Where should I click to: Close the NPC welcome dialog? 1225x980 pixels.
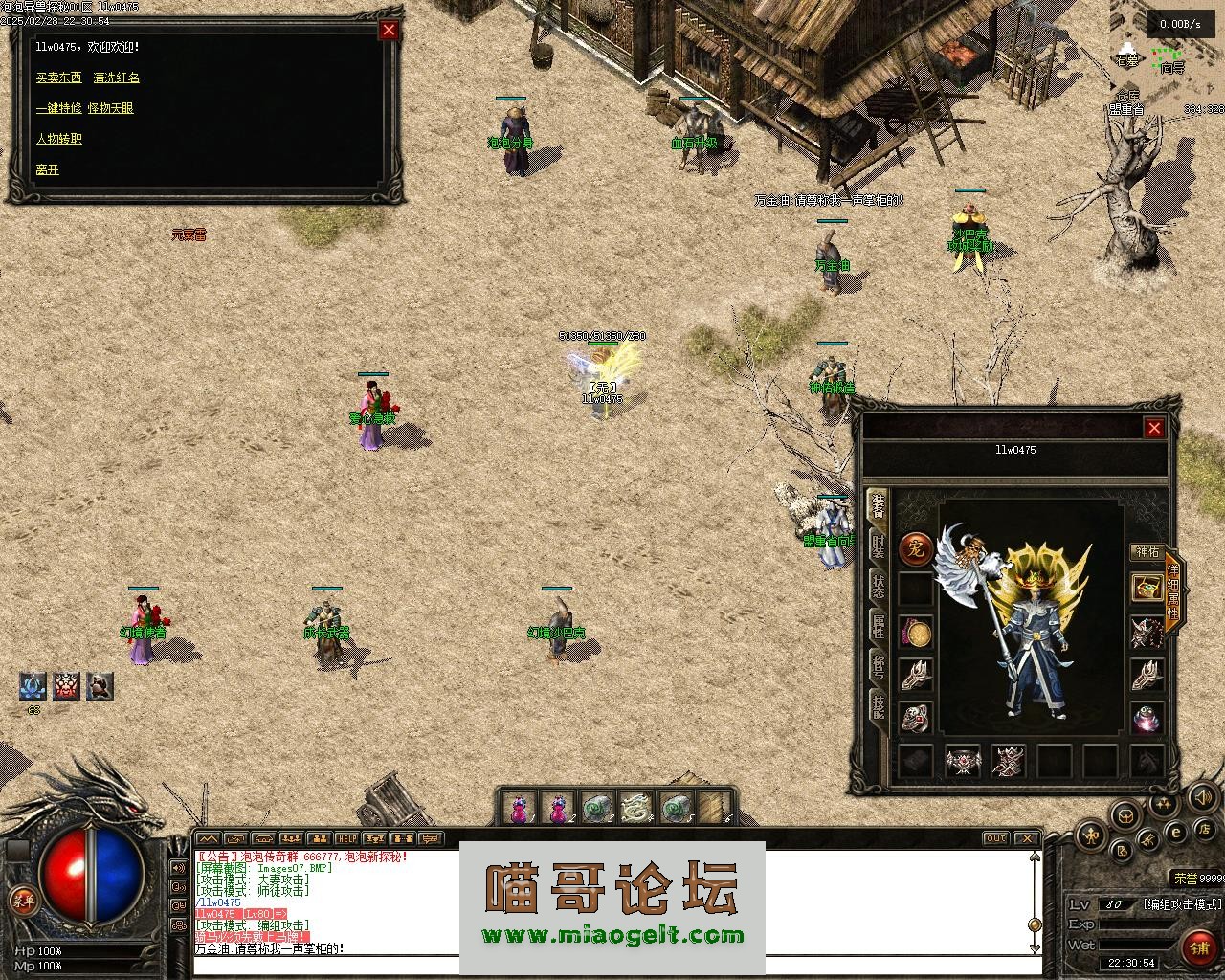point(389,30)
